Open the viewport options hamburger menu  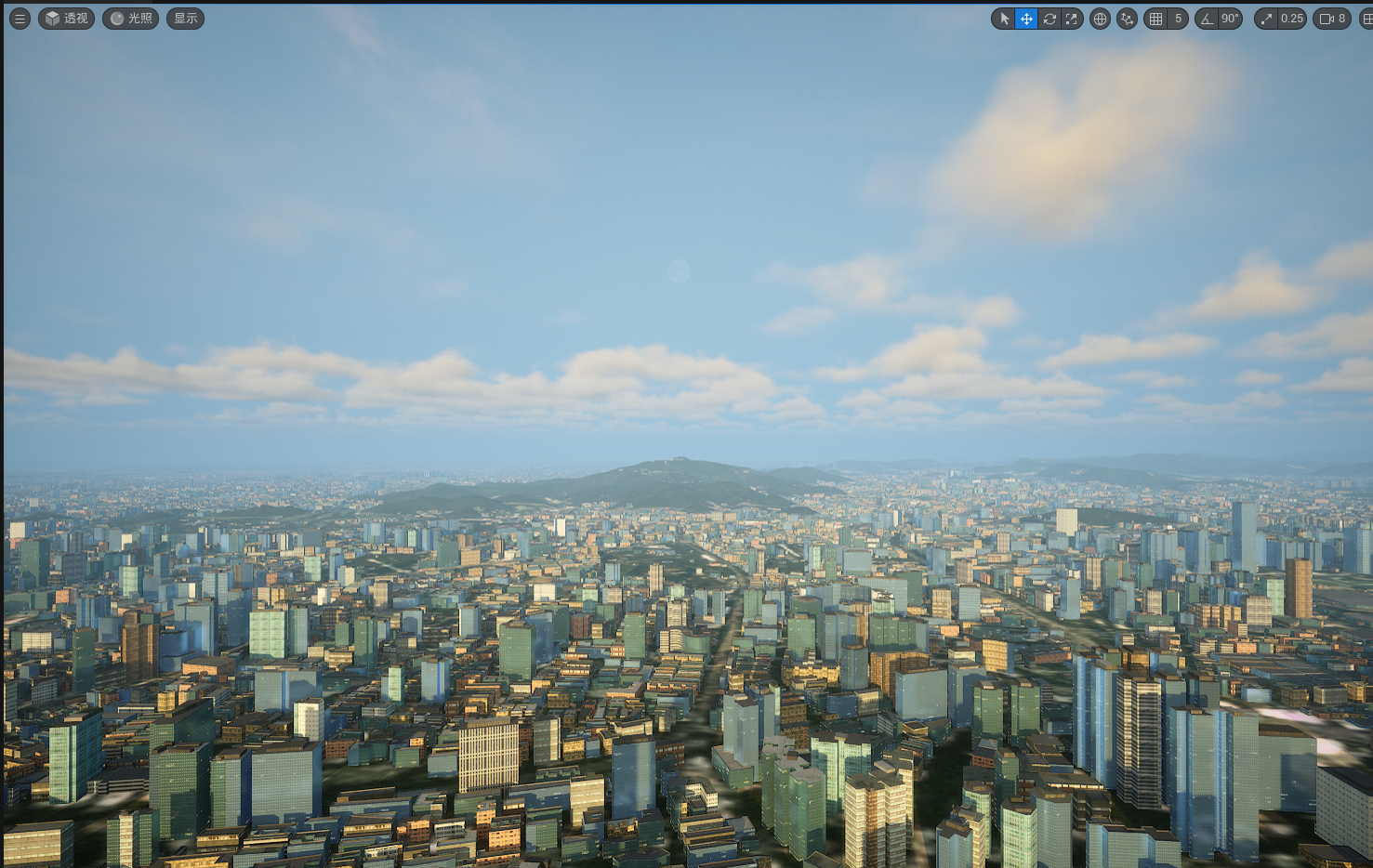(20, 19)
